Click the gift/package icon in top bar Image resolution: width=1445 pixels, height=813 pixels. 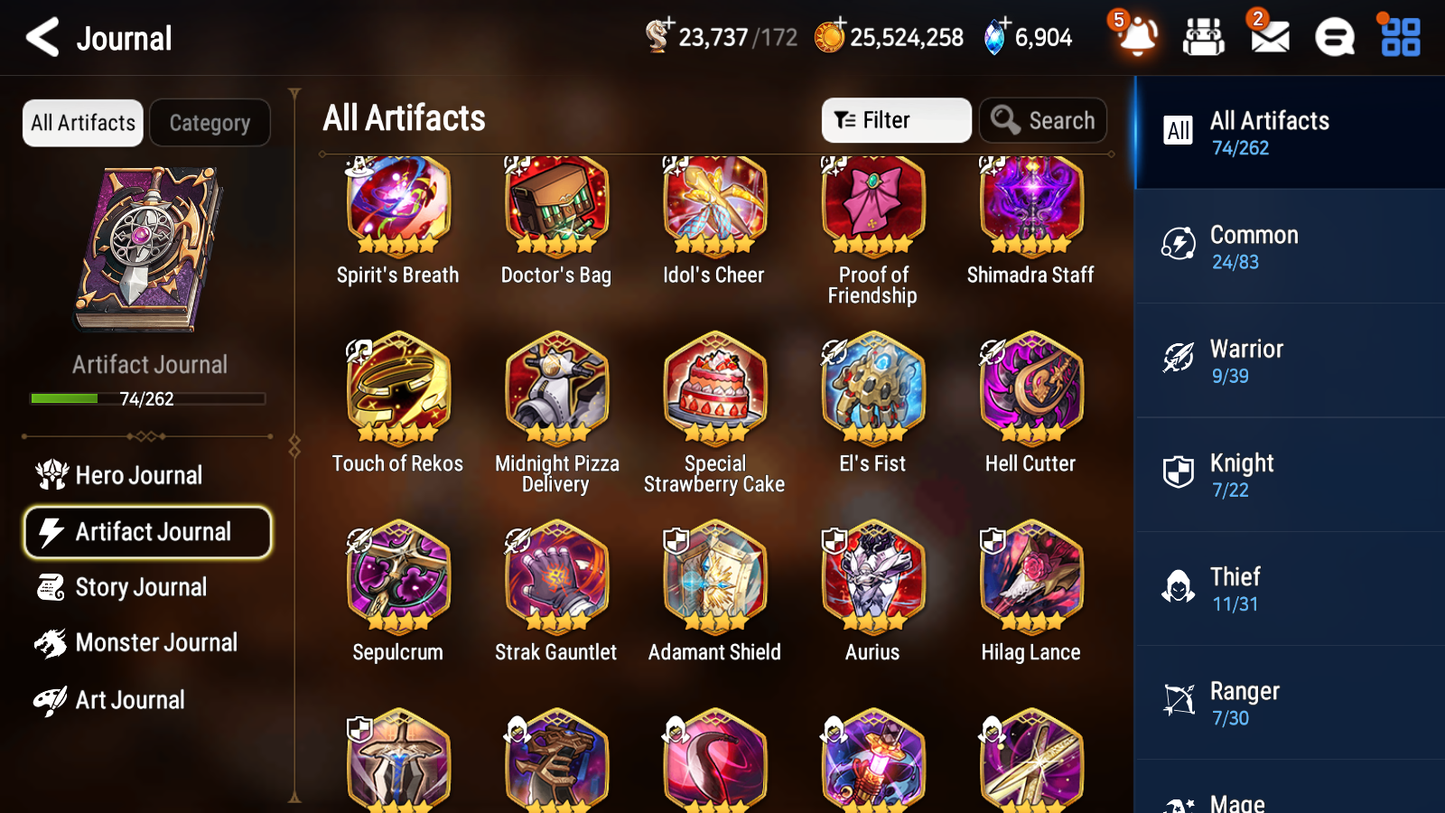click(1203, 37)
